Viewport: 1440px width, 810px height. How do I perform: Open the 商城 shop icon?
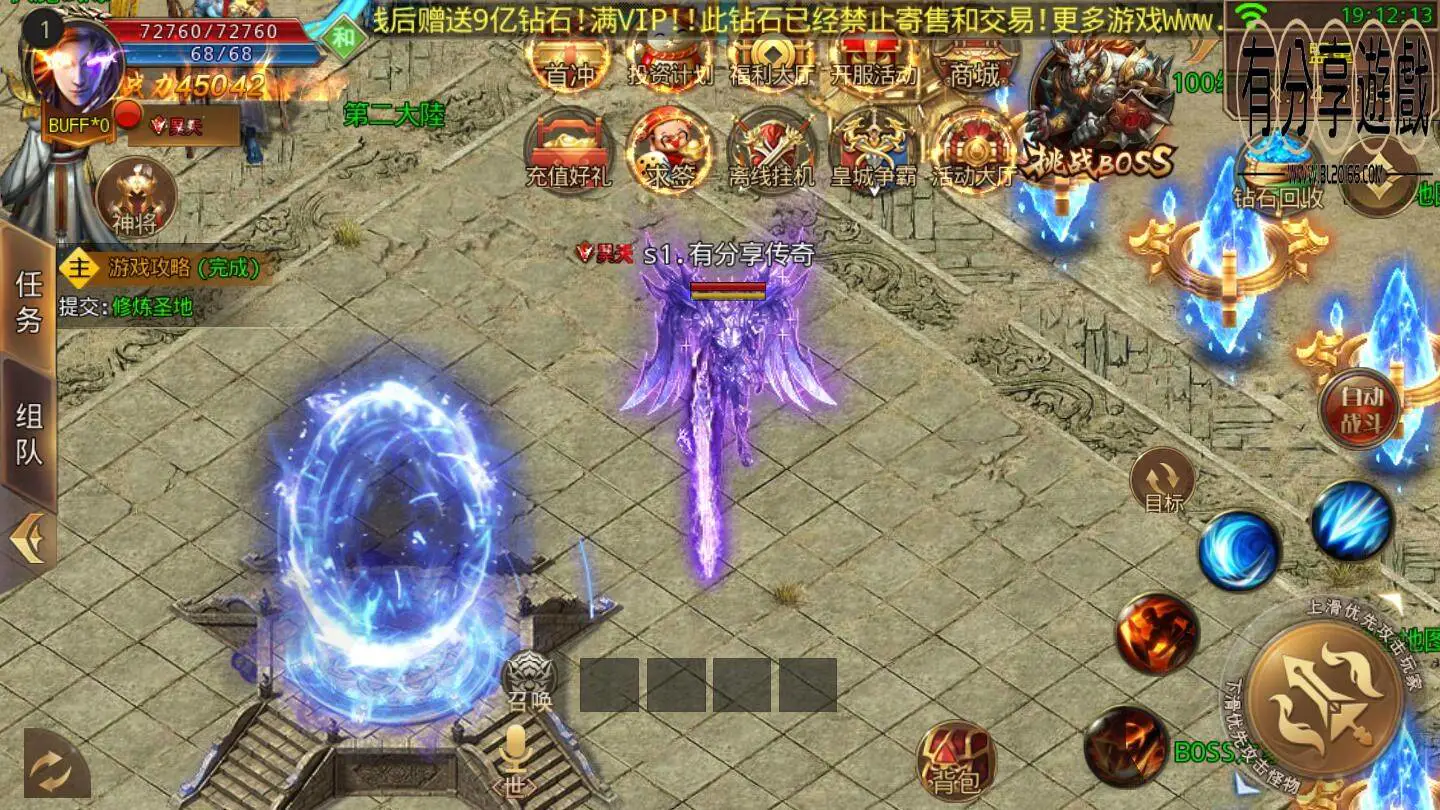974,62
